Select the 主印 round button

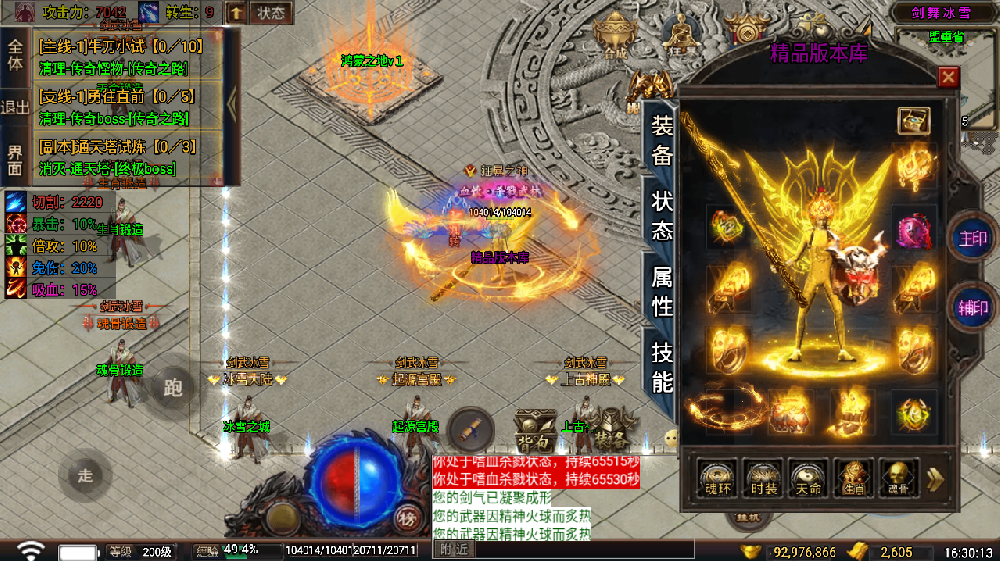972,239
